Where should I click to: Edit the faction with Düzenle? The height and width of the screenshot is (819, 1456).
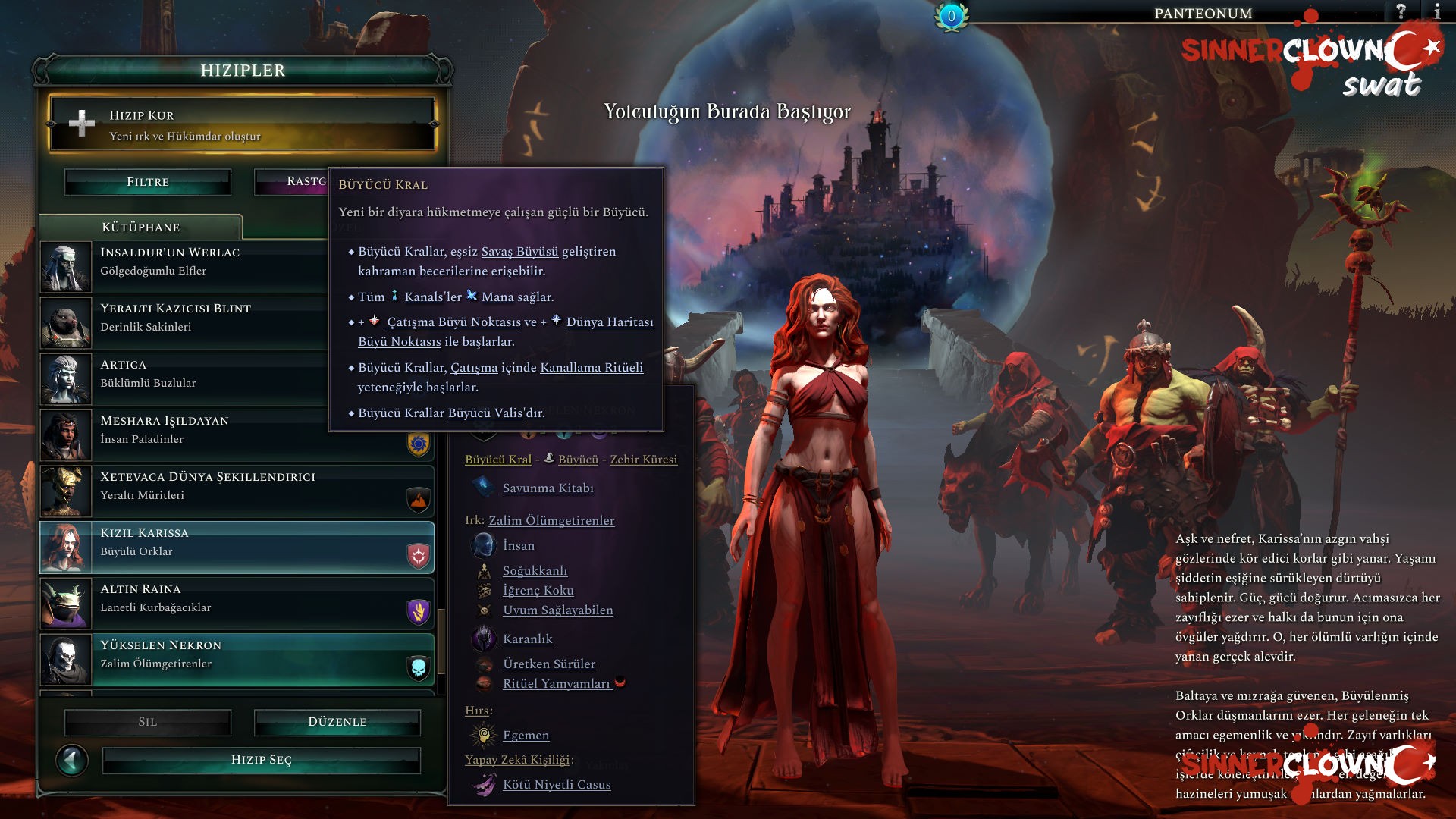pos(337,722)
